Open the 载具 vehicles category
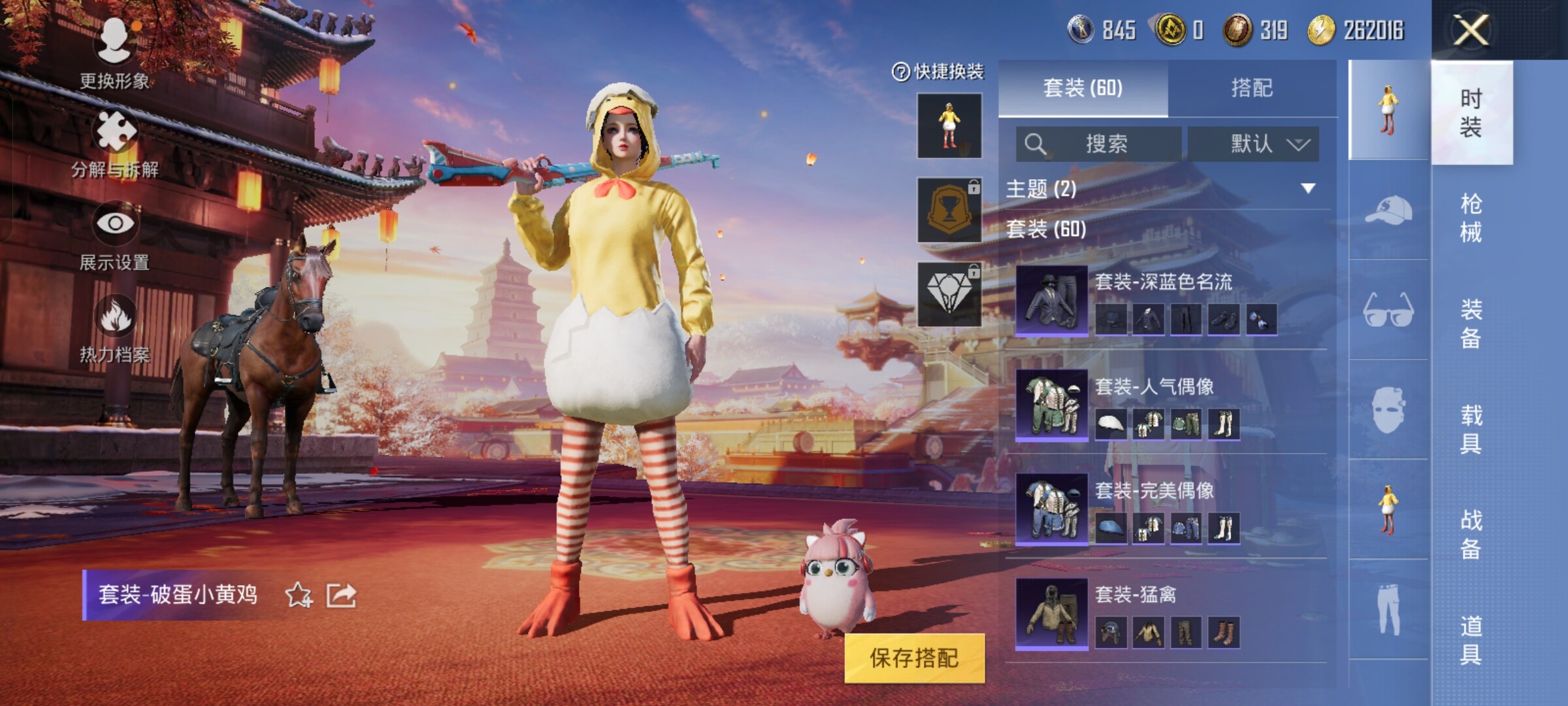 pyautogui.click(x=1471, y=429)
